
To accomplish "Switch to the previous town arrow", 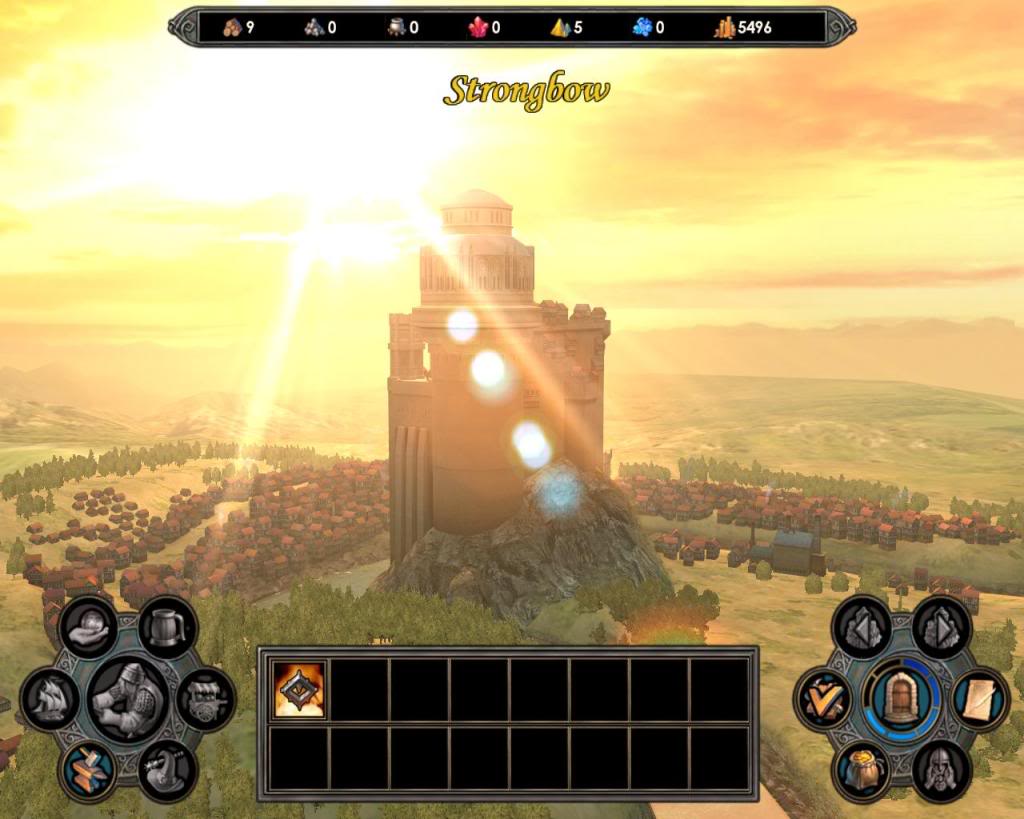I will coord(862,627).
